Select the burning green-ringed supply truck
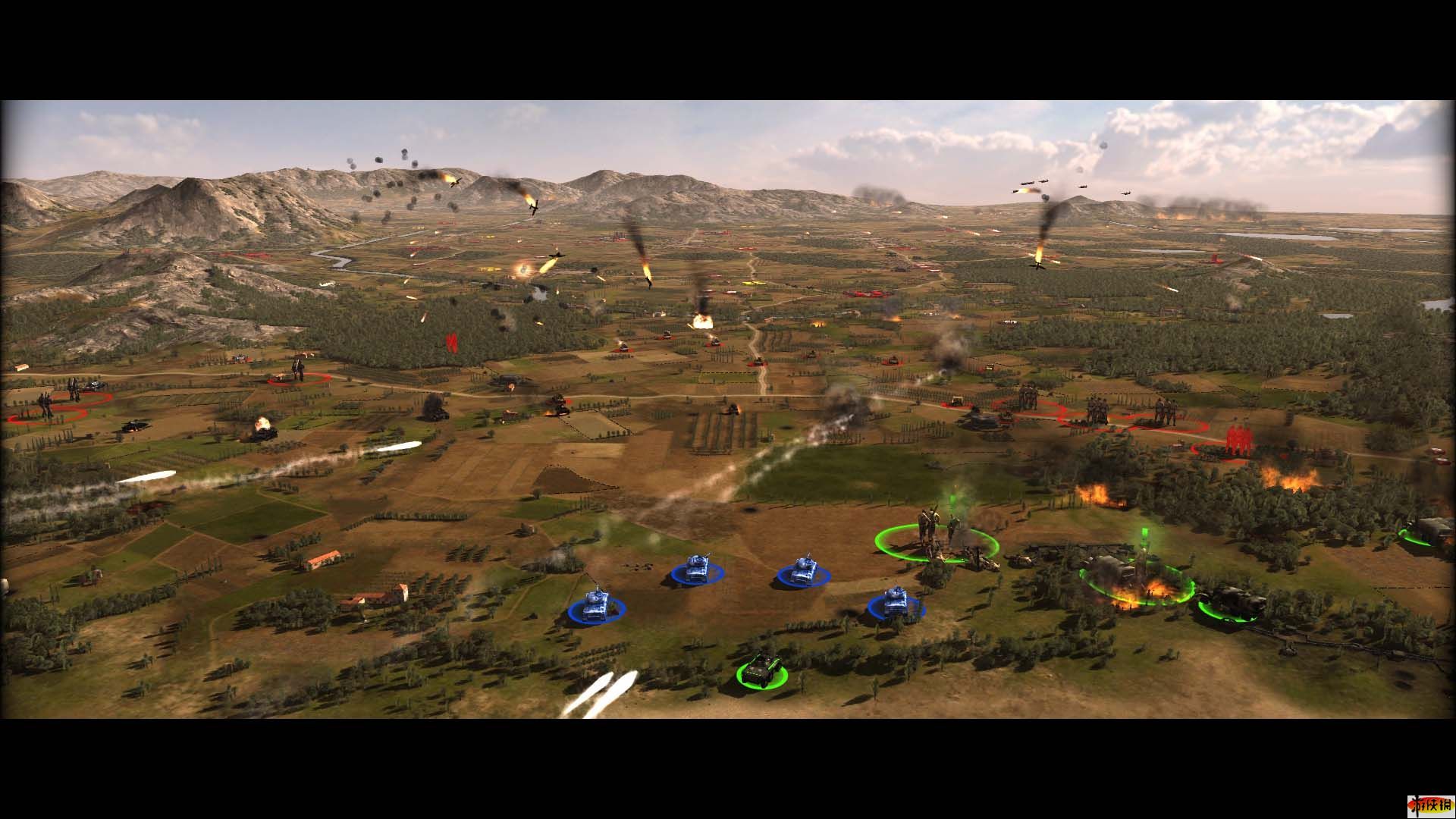Screen dimensions: 1456x819 (x=1135, y=579)
